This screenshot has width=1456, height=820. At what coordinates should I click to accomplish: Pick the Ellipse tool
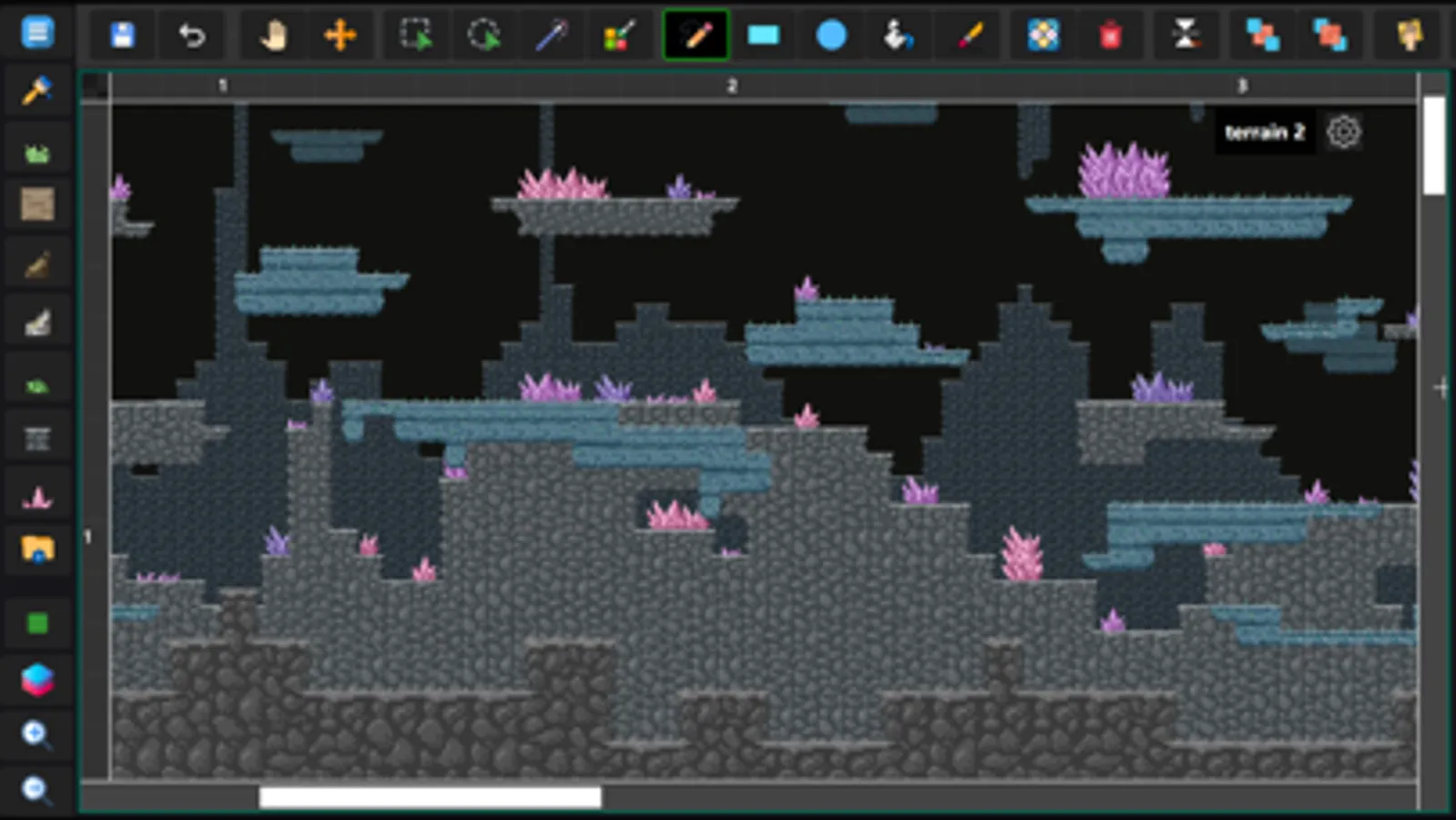(830, 36)
